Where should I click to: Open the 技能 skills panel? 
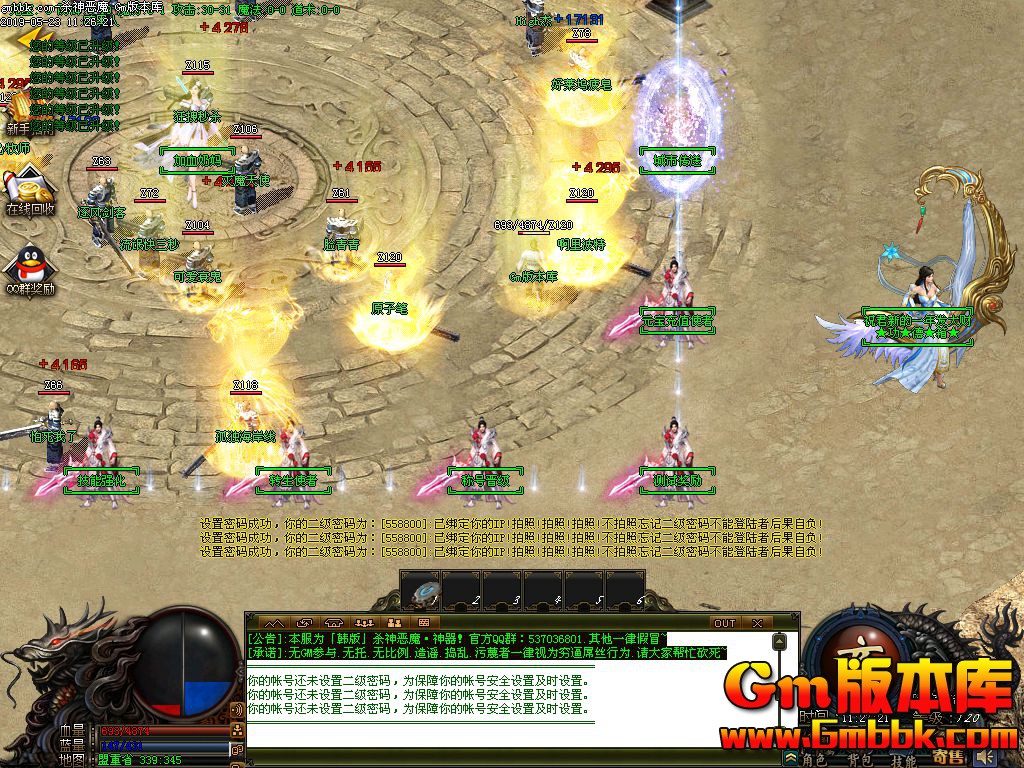pos(904,760)
